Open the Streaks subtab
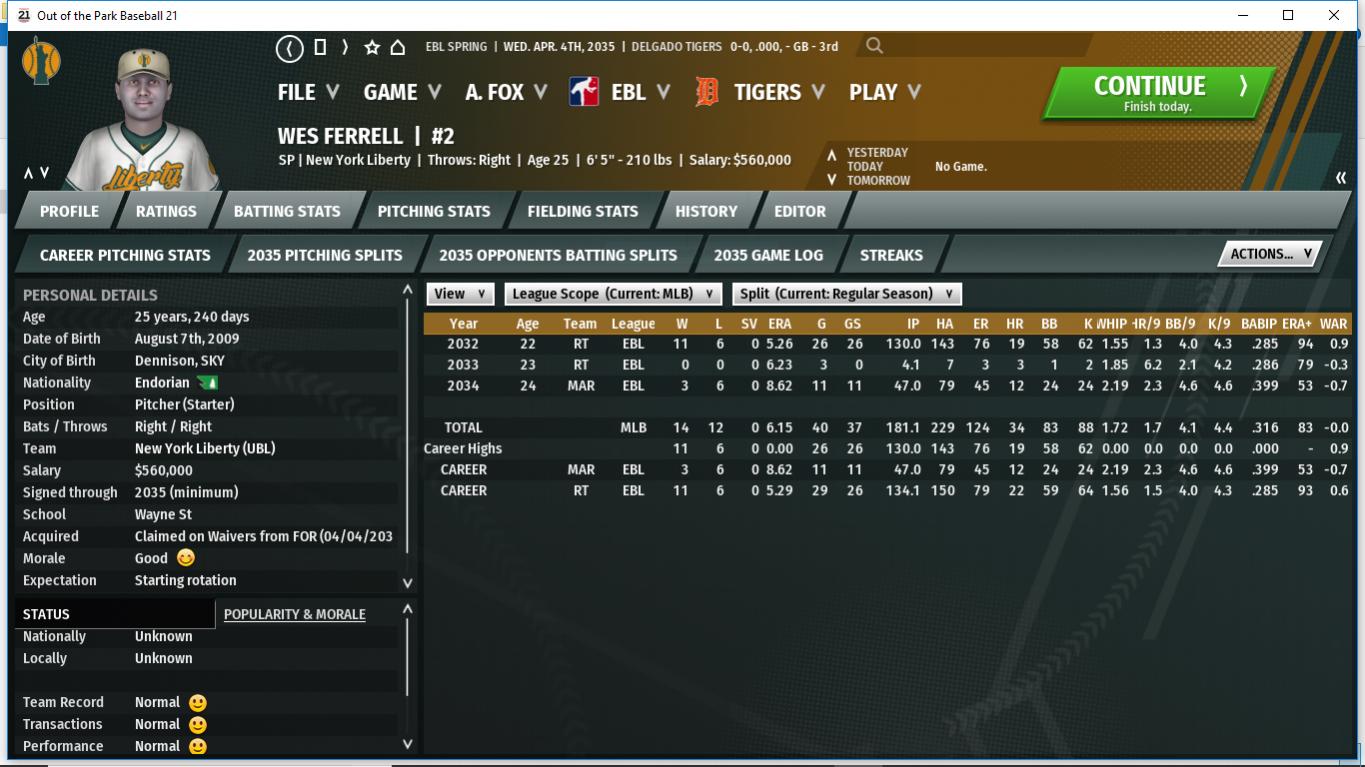Viewport: 1365px width, 767px height. tap(891, 255)
